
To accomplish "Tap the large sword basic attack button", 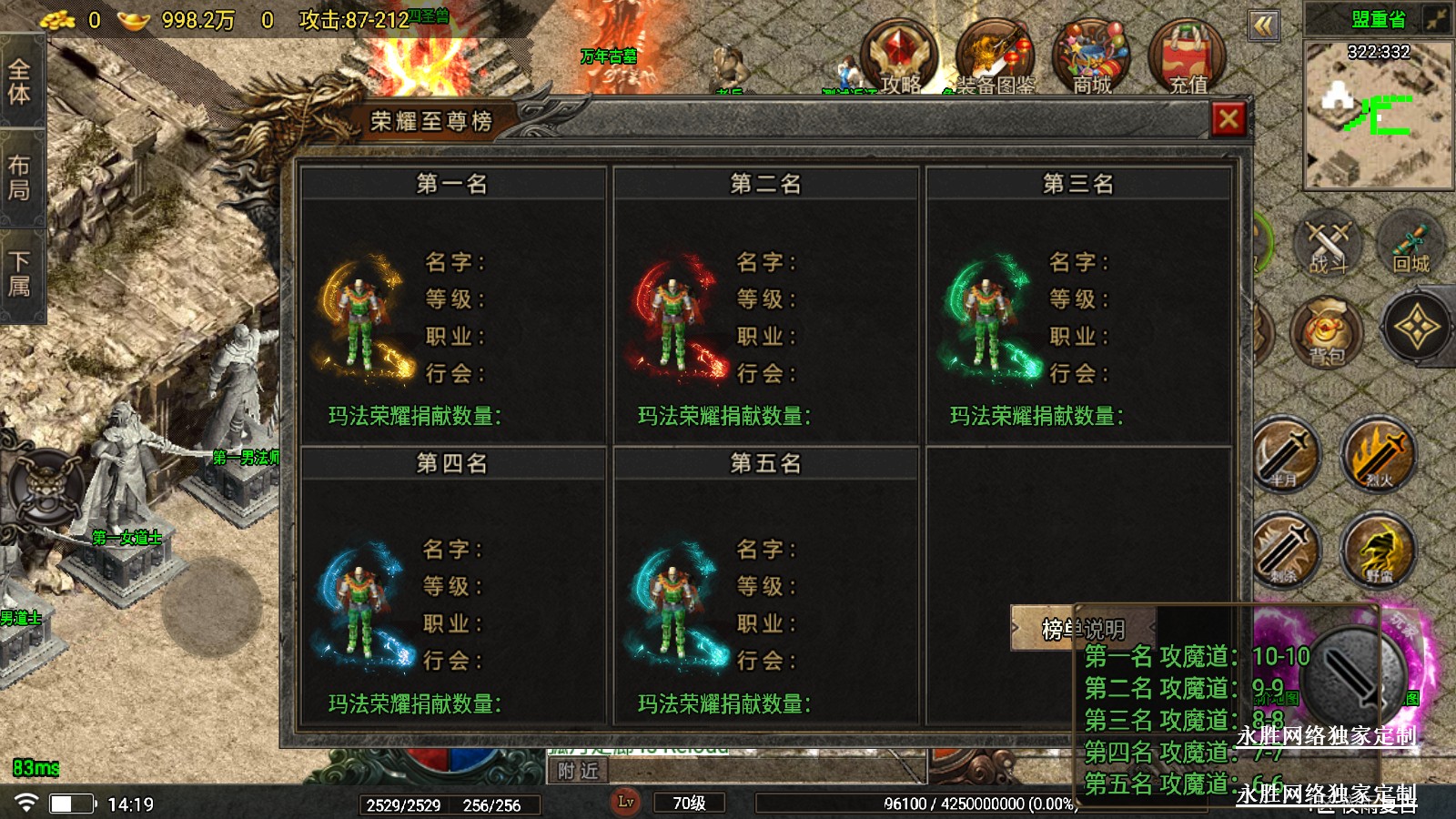I will point(1355,673).
